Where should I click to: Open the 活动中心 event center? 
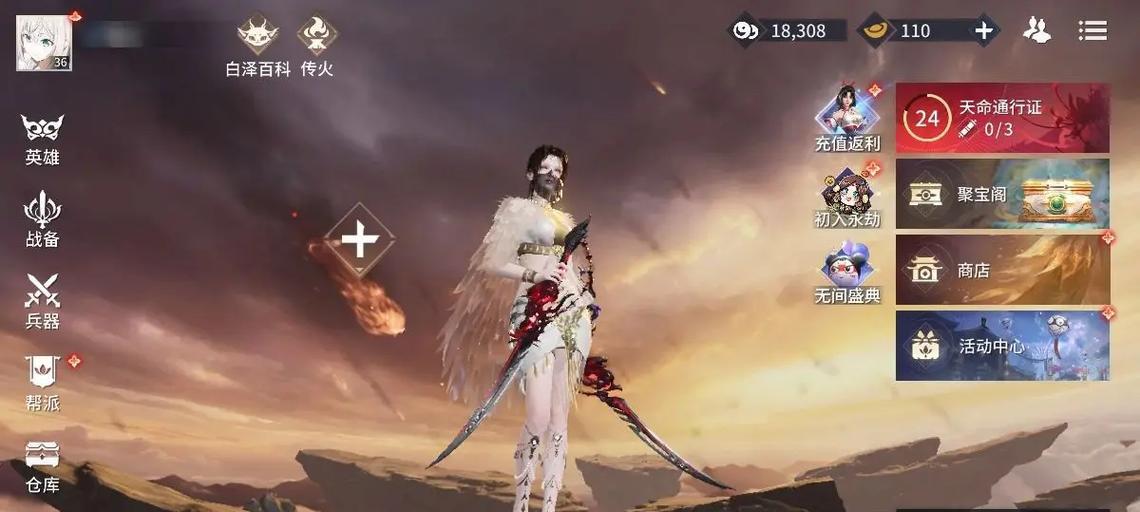click(1002, 346)
